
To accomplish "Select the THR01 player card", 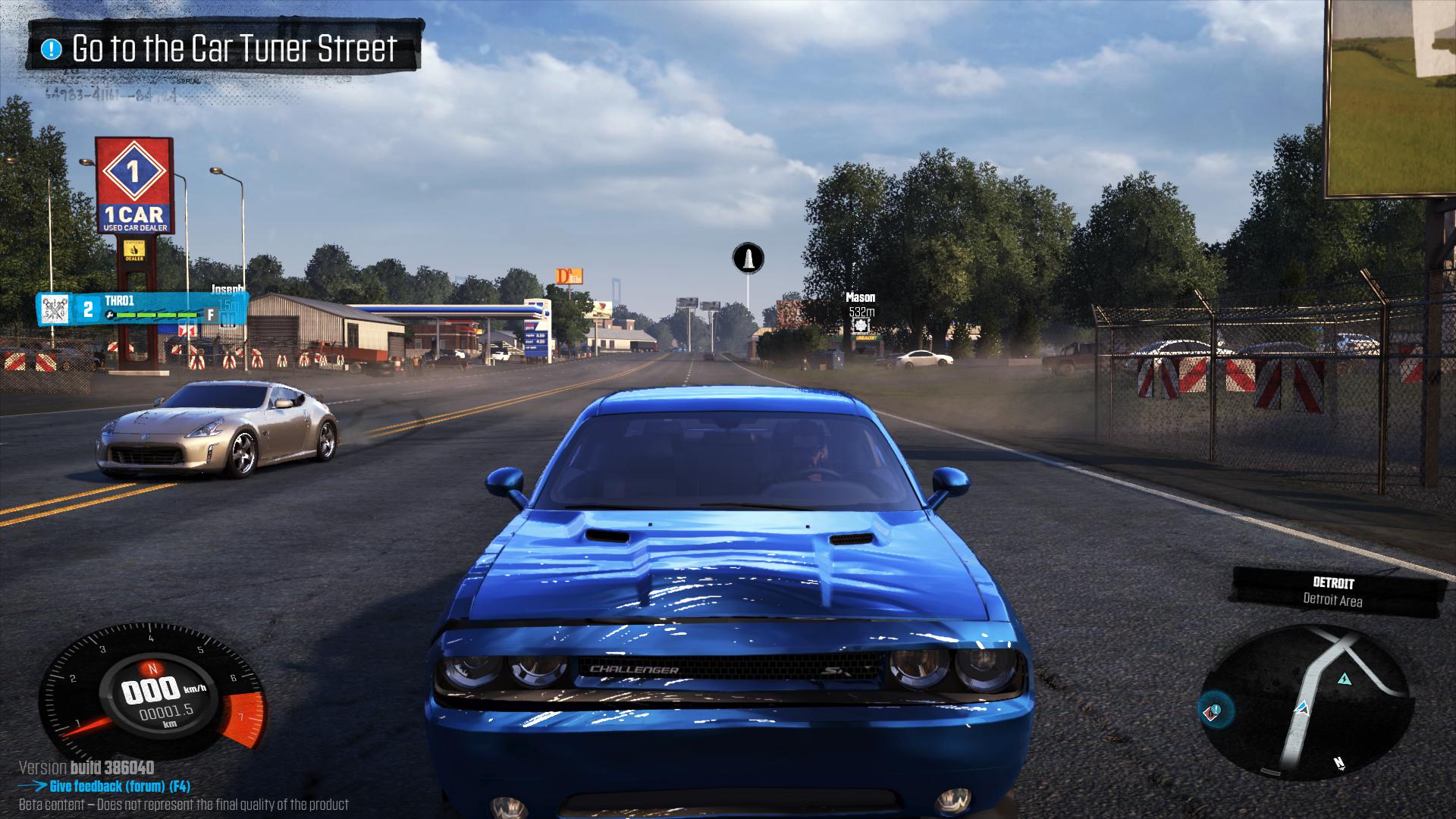I will point(140,308).
